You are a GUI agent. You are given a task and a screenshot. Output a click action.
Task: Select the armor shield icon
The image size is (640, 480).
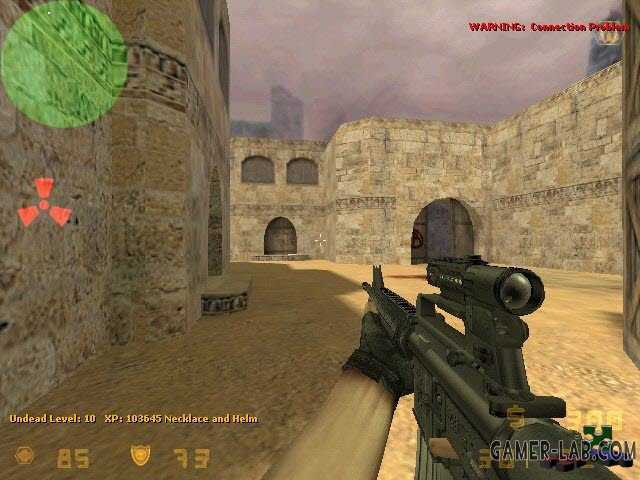pos(140,457)
